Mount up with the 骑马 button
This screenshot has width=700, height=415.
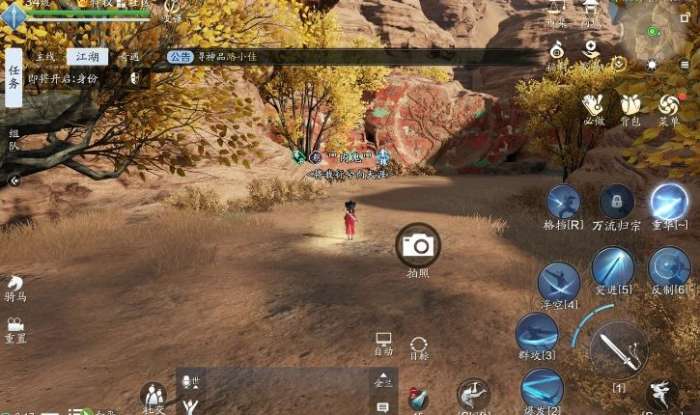click(15, 289)
